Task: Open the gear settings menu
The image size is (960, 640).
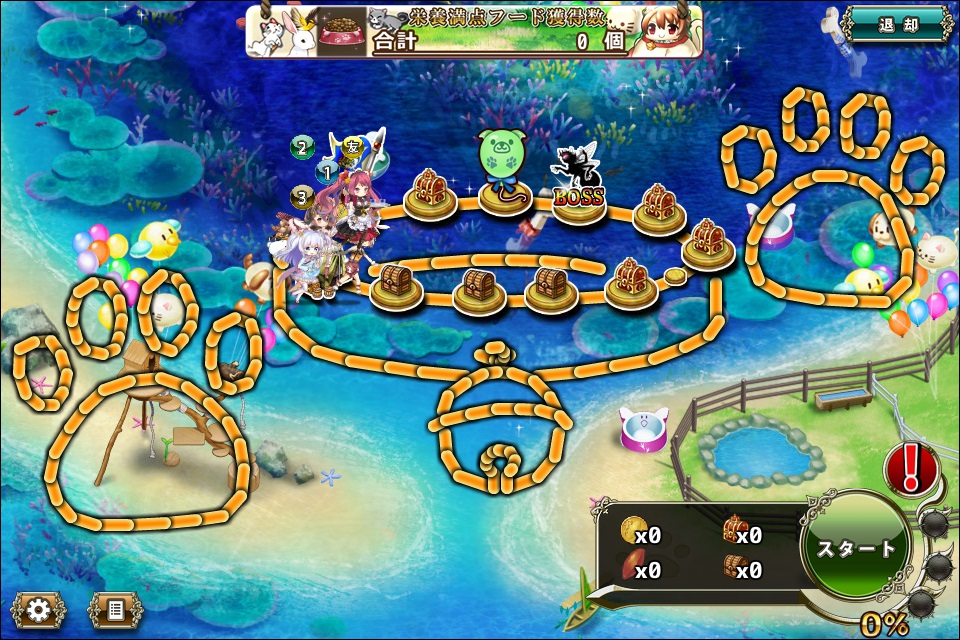Action: (39, 609)
